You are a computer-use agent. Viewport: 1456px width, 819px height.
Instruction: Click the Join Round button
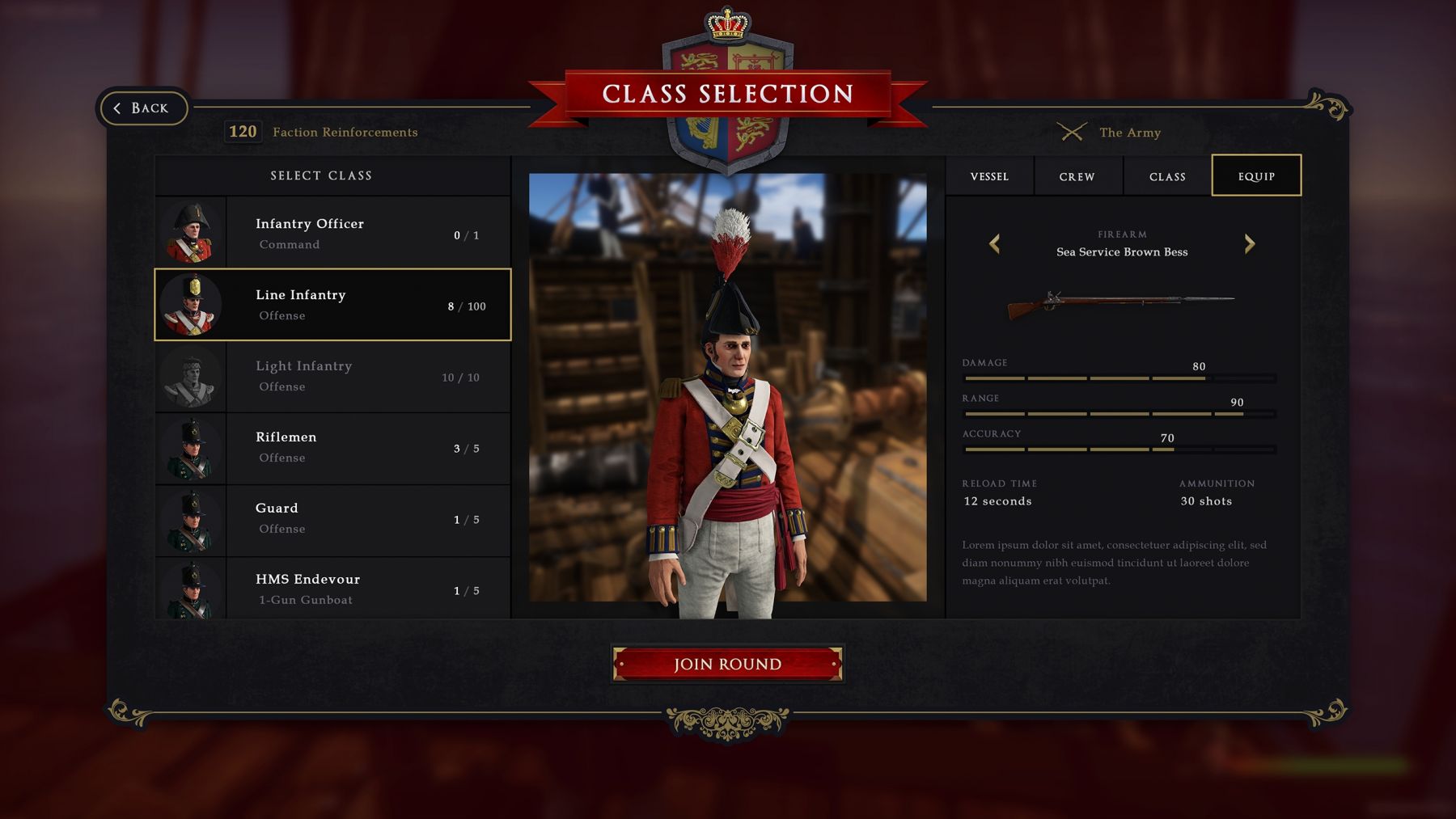coord(727,664)
